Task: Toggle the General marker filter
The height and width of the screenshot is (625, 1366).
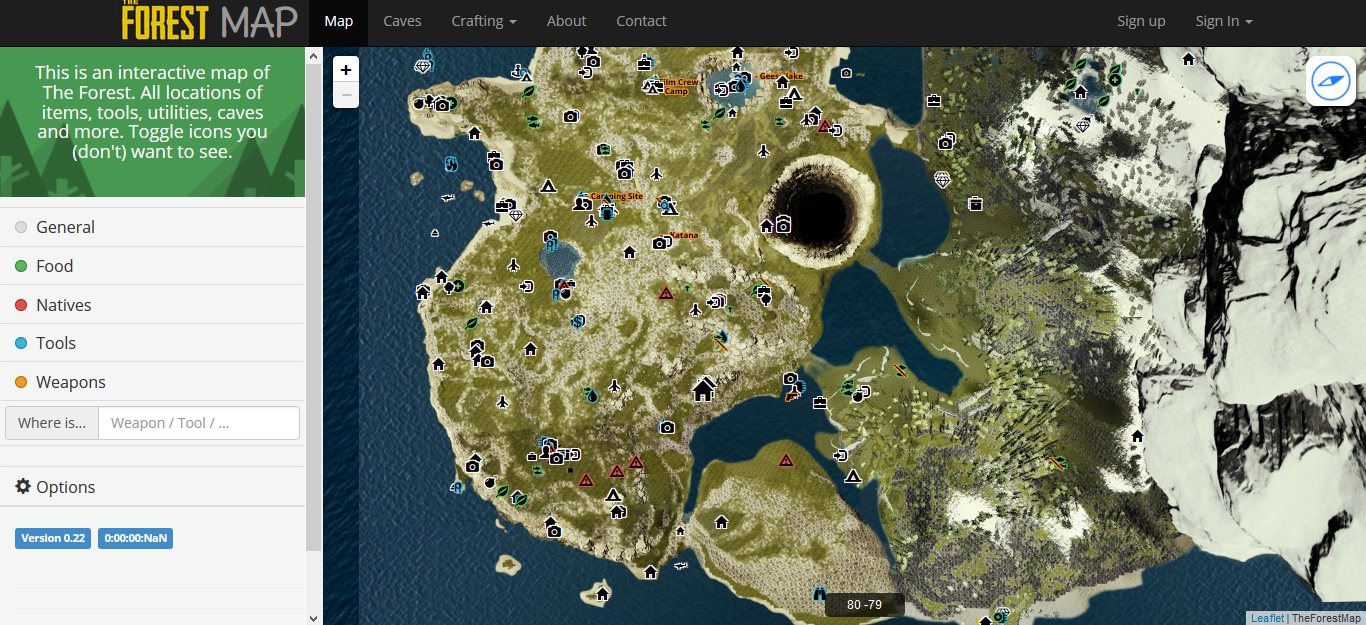Action: click(x=65, y=227)
